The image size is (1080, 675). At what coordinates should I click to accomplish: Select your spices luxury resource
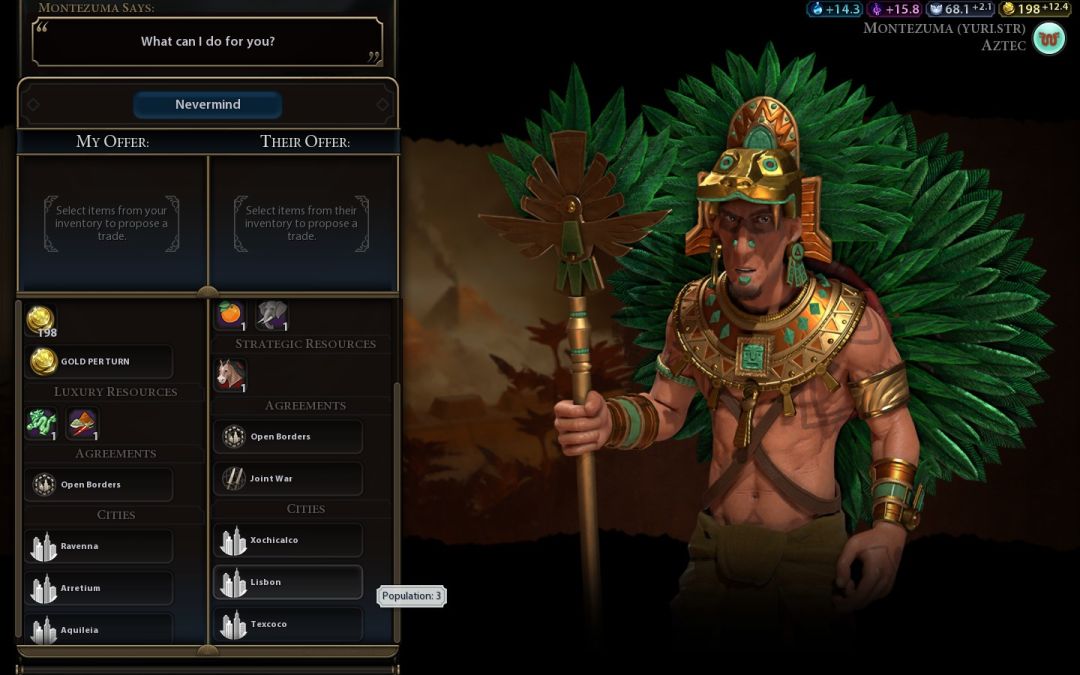(82, 424)
